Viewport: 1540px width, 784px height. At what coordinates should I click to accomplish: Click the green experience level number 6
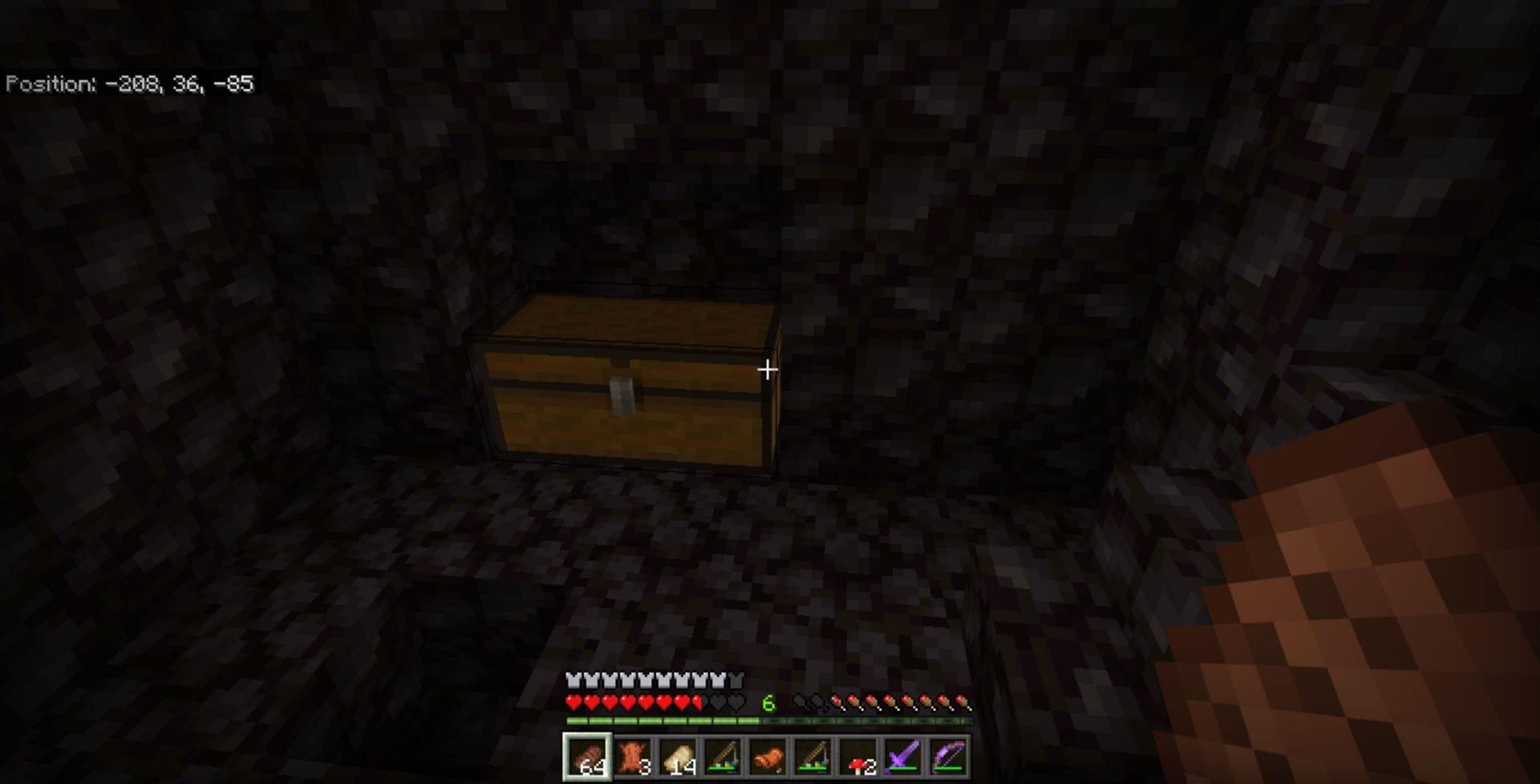coord(768,702)
